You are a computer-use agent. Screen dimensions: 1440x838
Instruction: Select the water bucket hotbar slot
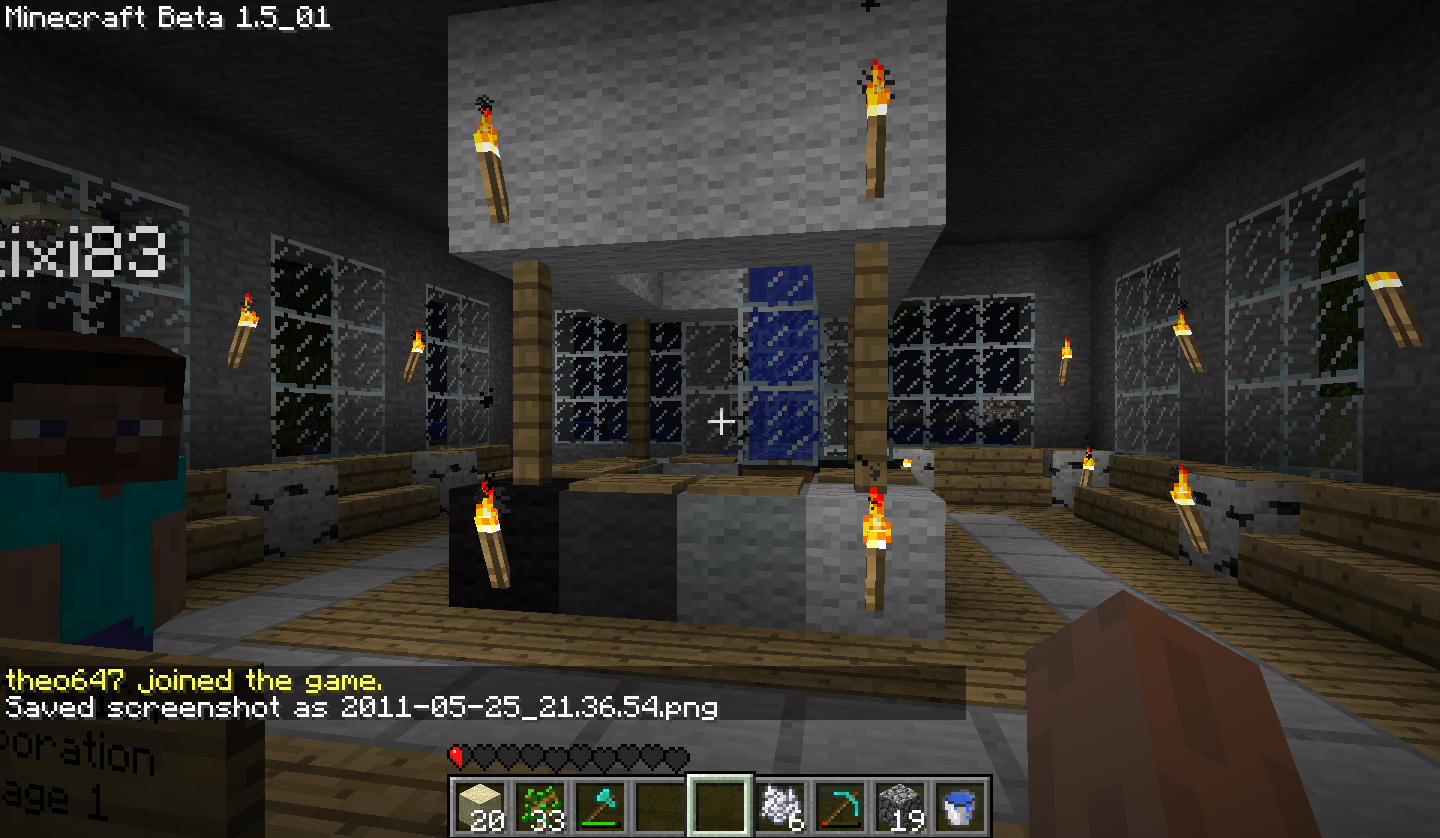coord(959,806)
